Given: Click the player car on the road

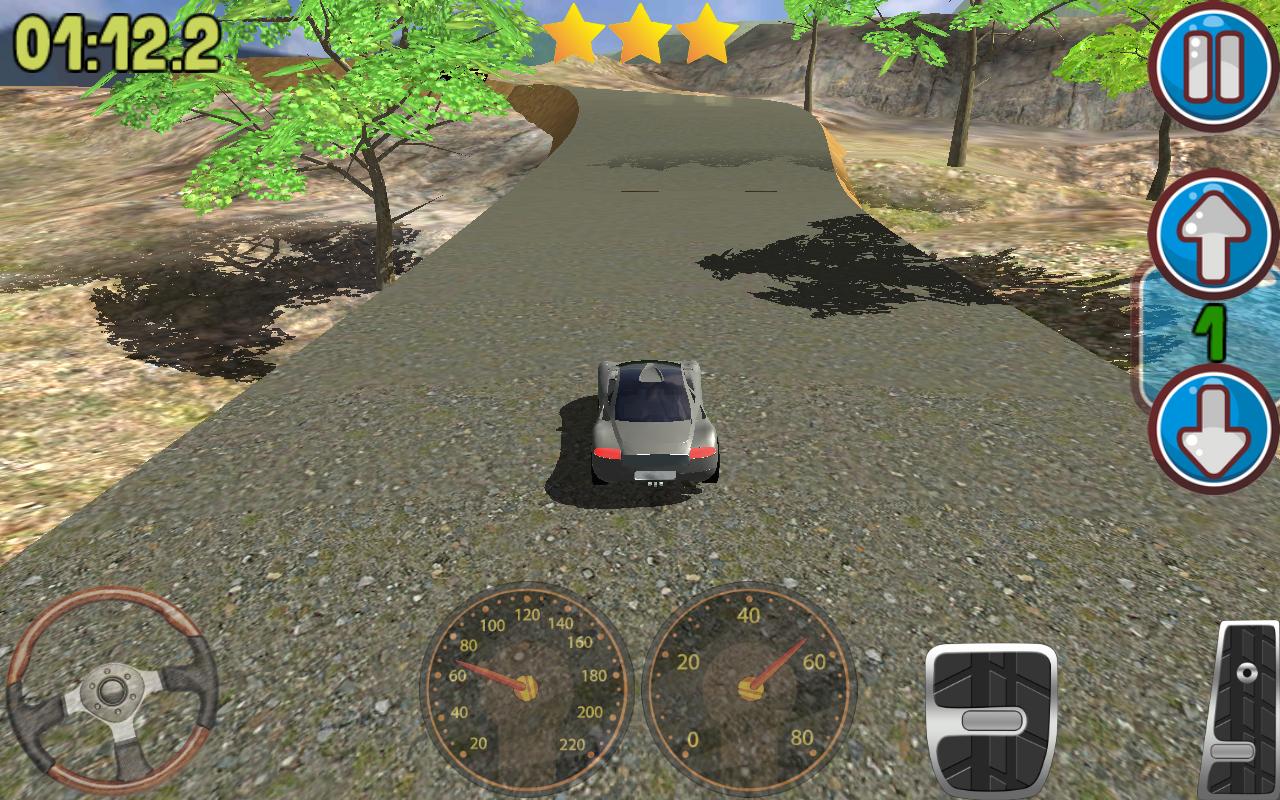Looking at the screenshot, I should 655,420.
